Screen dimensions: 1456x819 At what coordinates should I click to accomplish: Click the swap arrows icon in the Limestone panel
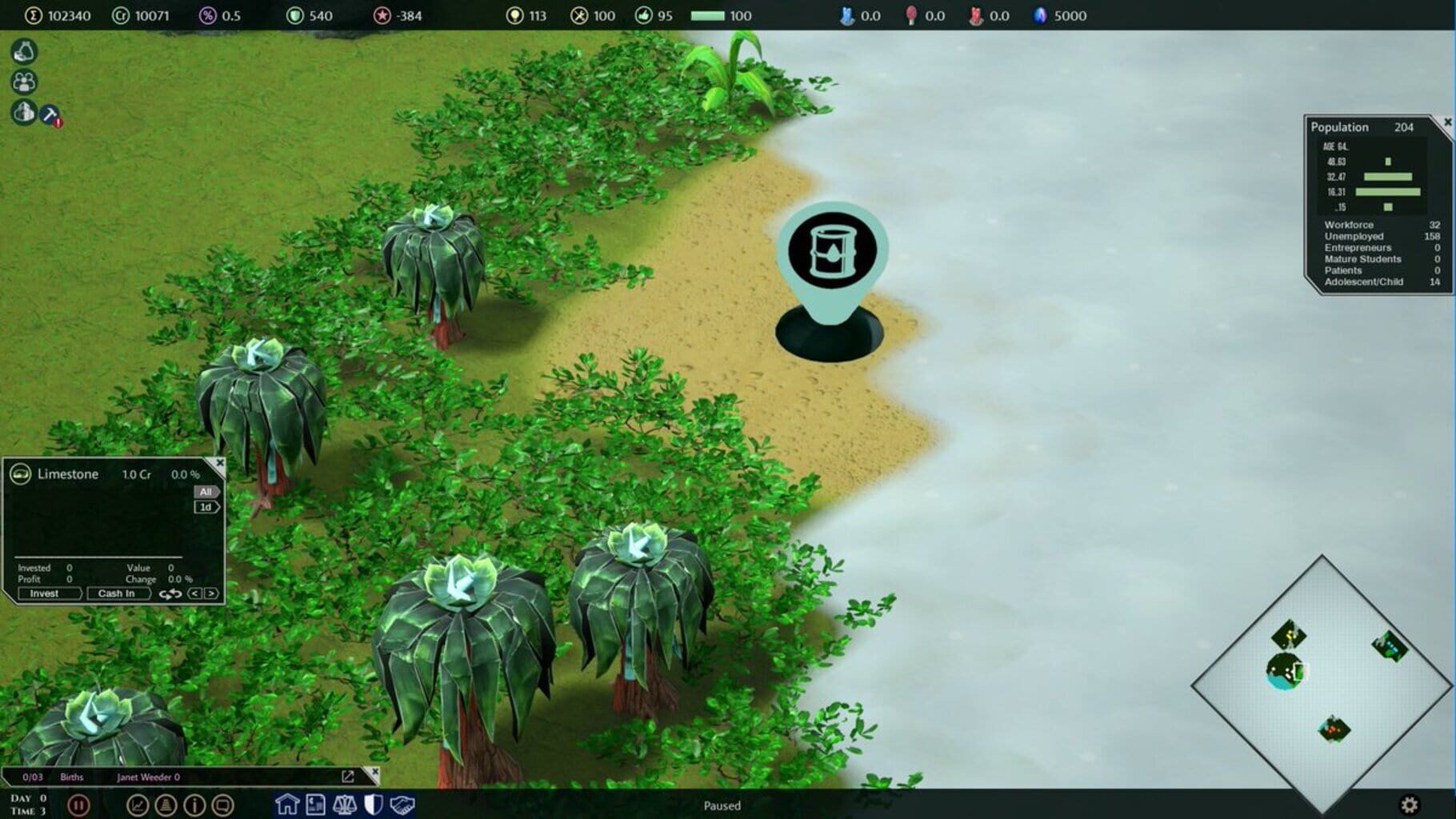(170, 593)
